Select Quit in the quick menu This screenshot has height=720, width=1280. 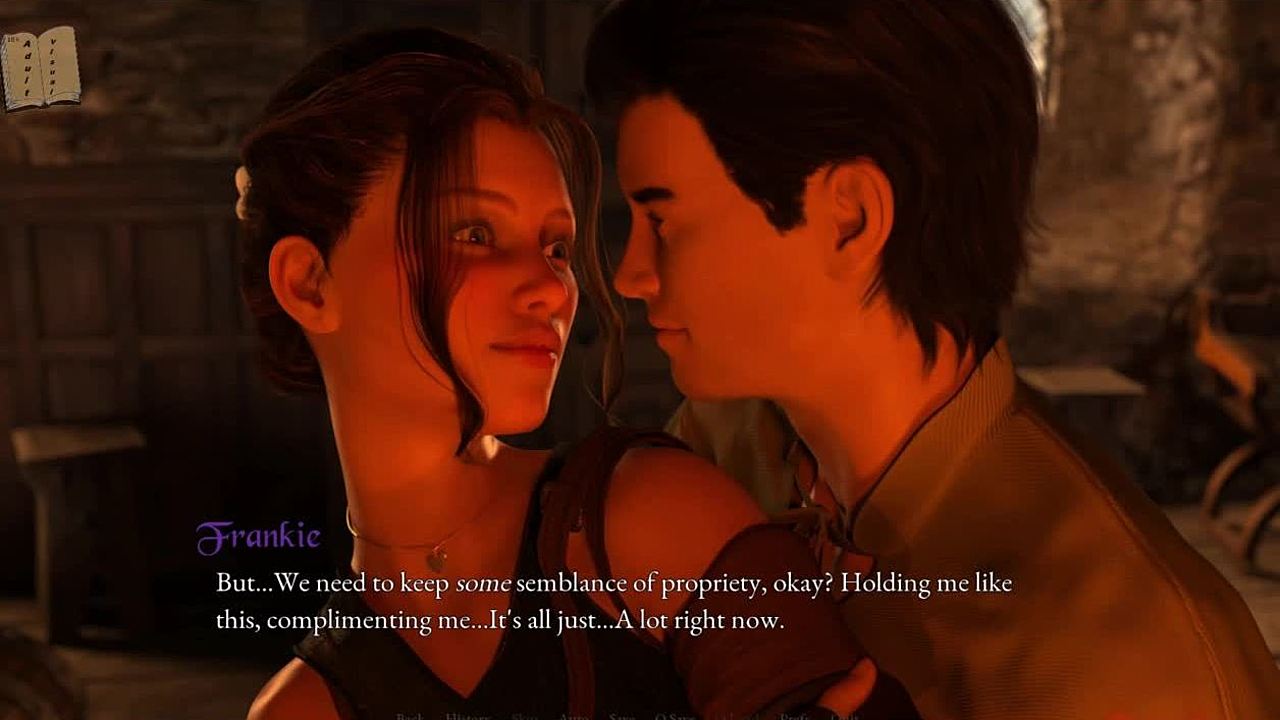[x=845, y=716]
